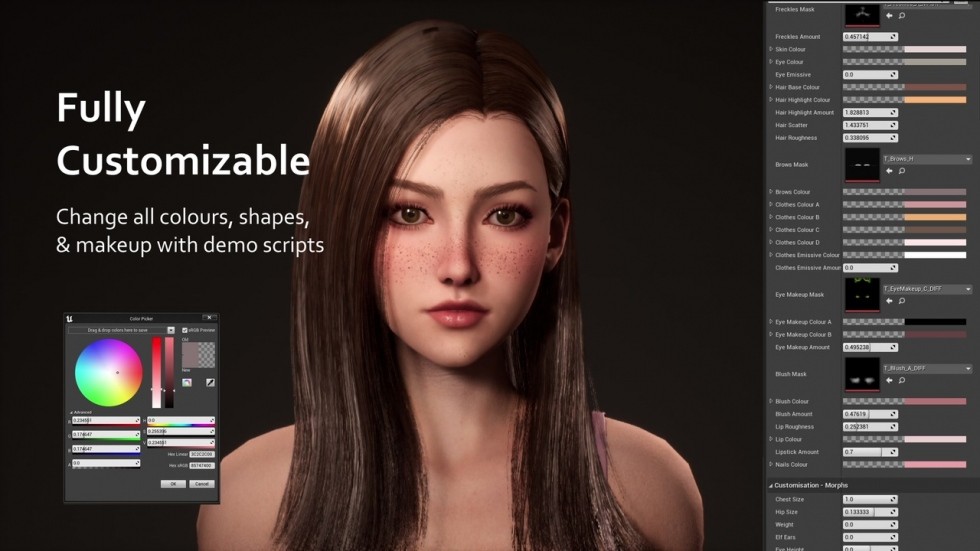Confirm the Color Picker with OK

(x=173, y=483)
